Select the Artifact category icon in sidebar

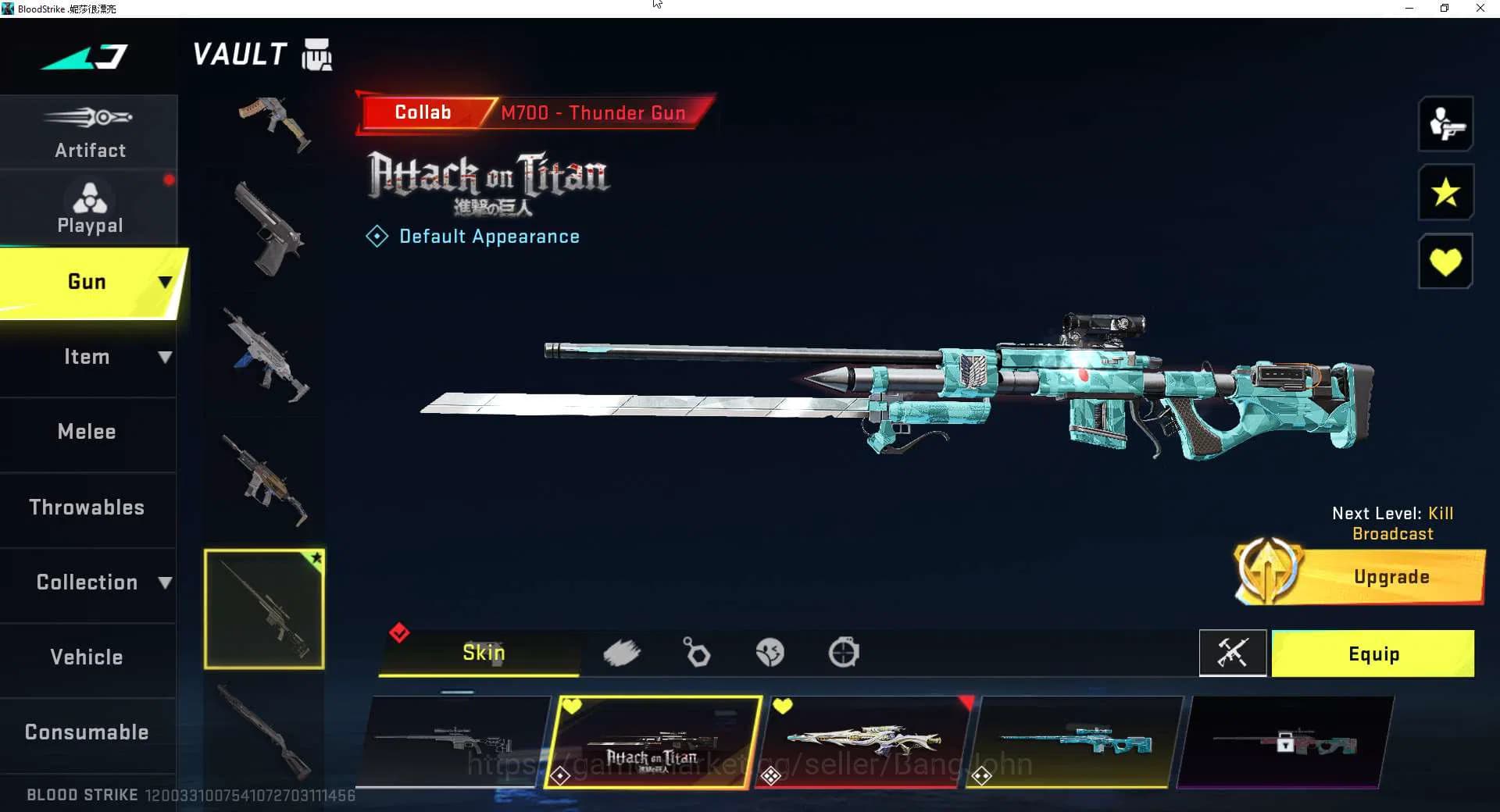[x=90, y=119]
